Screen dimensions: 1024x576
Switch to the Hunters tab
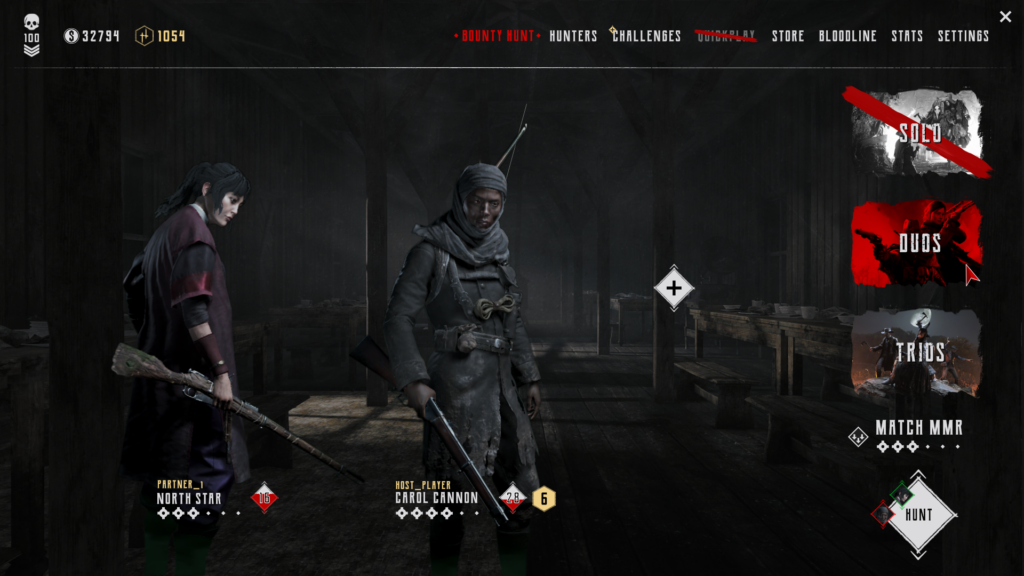[x=574, y=36]
